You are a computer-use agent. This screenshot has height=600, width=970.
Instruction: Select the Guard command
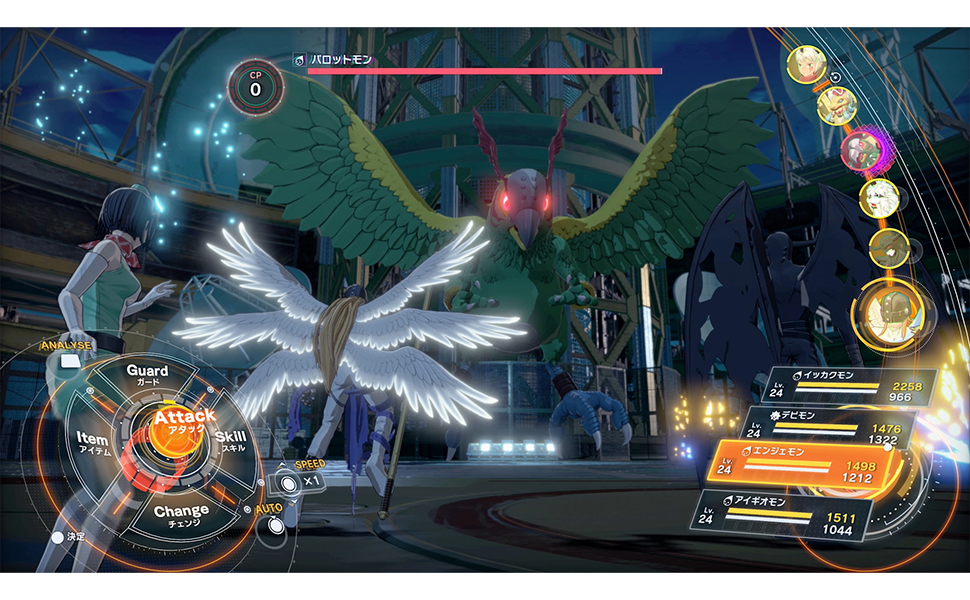tap(147, 375)
